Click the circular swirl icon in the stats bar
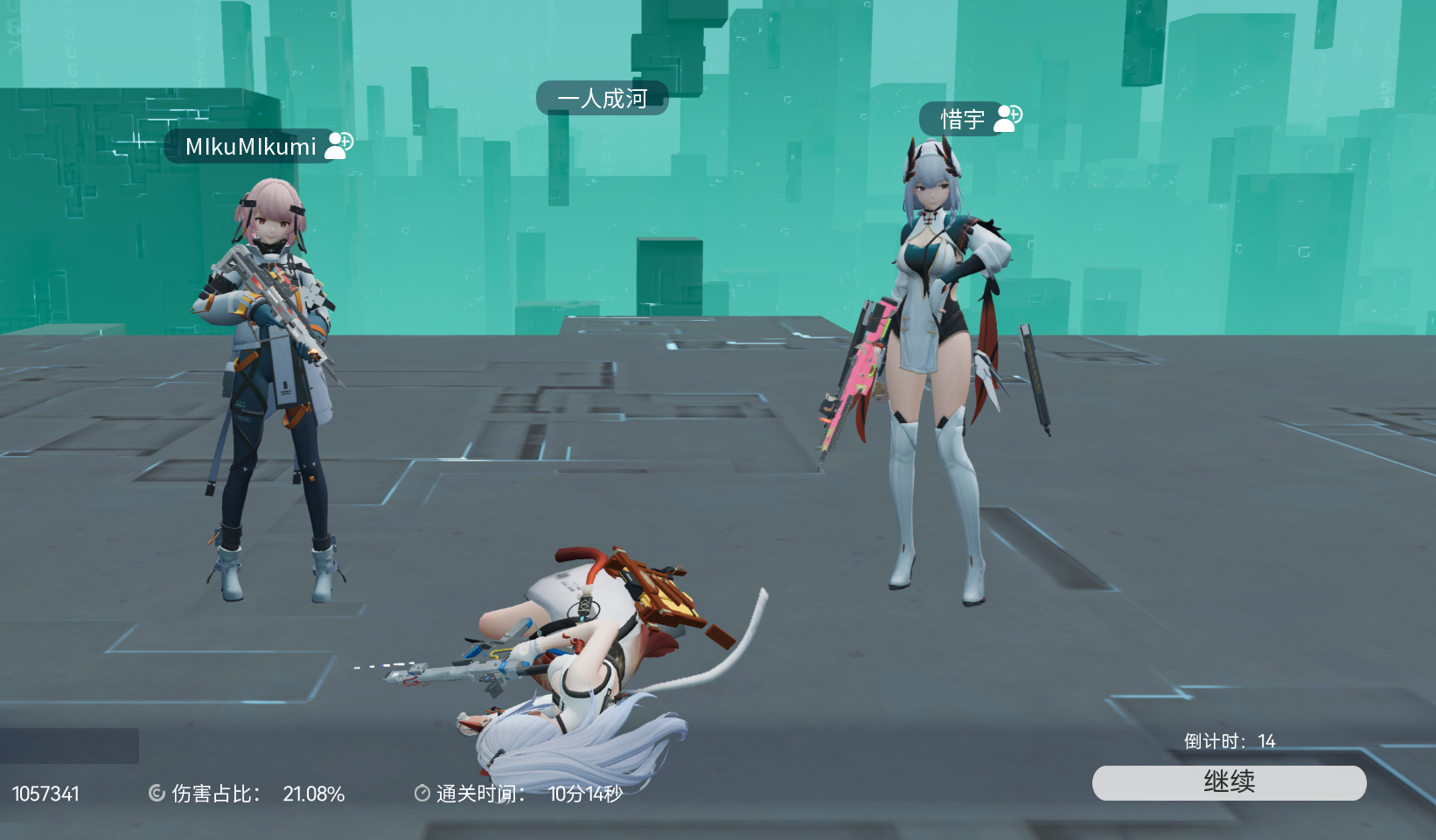 click(x=157, y=795)
